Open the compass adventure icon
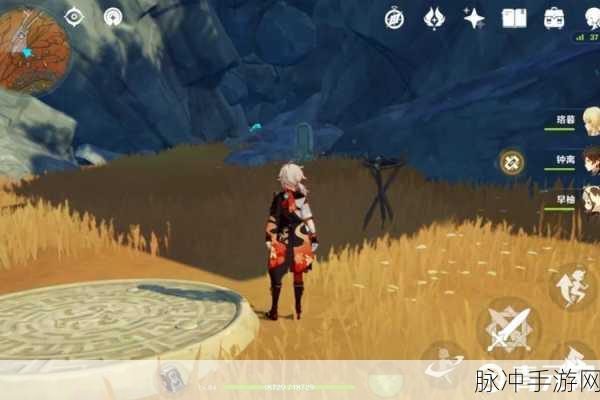 pyautogui.click(x=394, y=16)
